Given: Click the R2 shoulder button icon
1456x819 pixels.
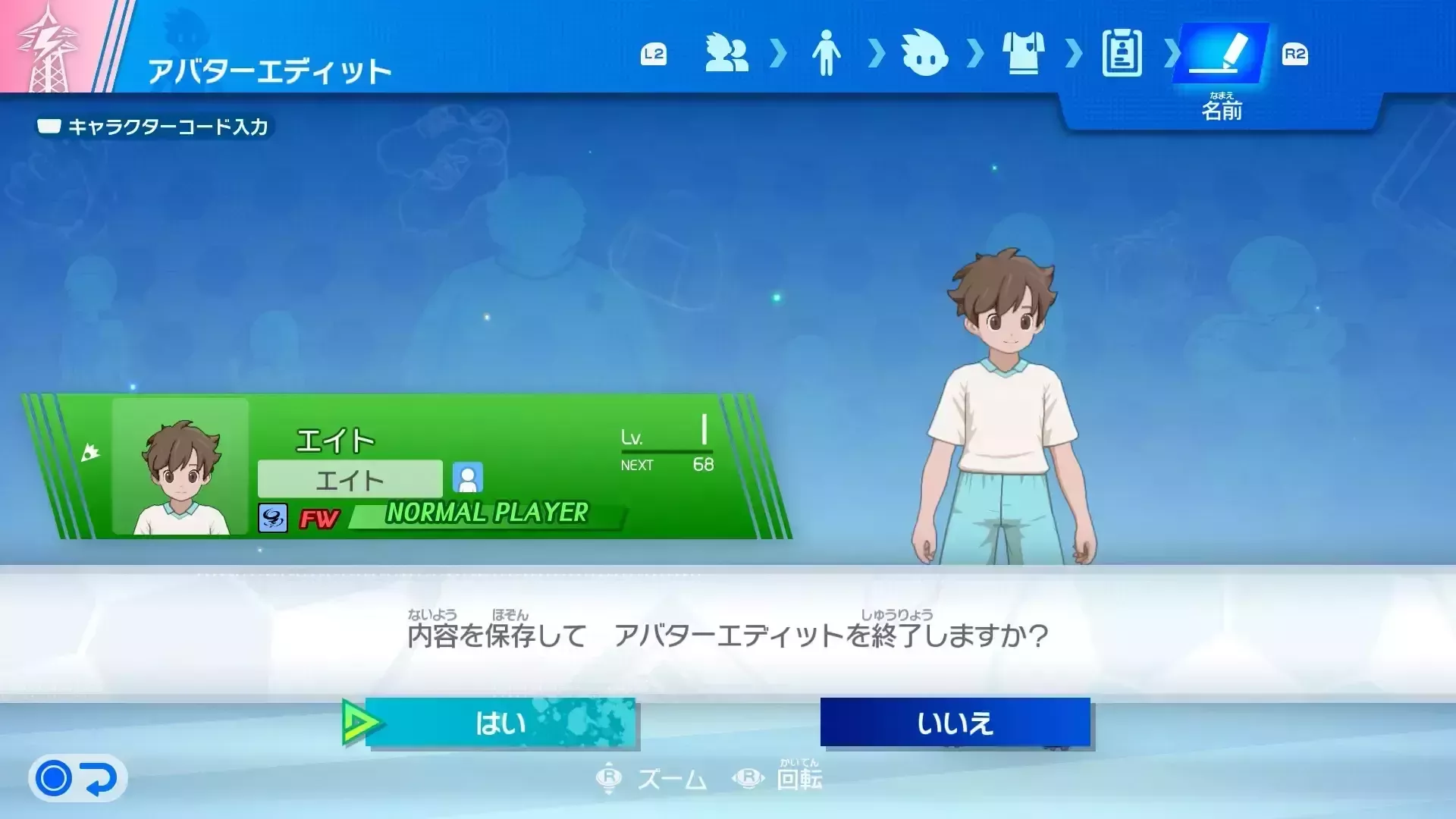Looking at the screenshot, I should [x=1297, y=55].
